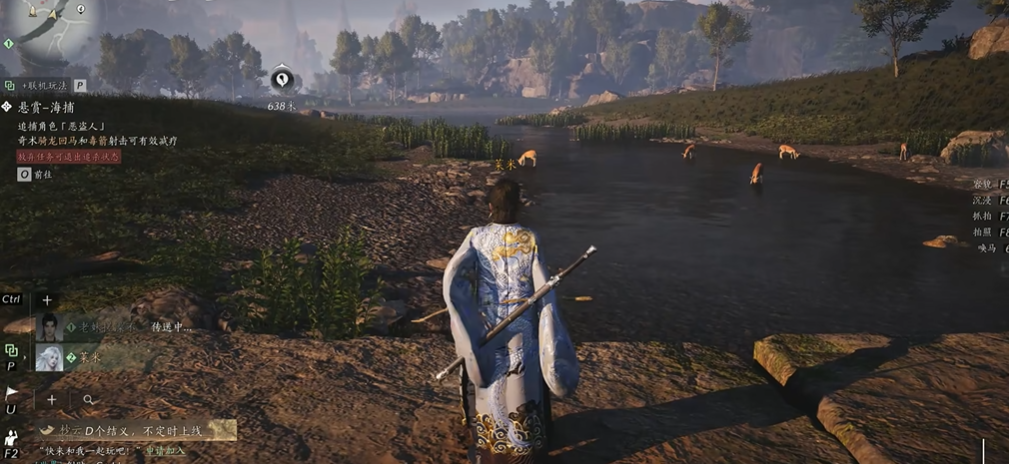Image resolution: width=1009 pixels, height=464 pixels.
Task: Select the white-haired party member 茉米
Action: point(49,357)
